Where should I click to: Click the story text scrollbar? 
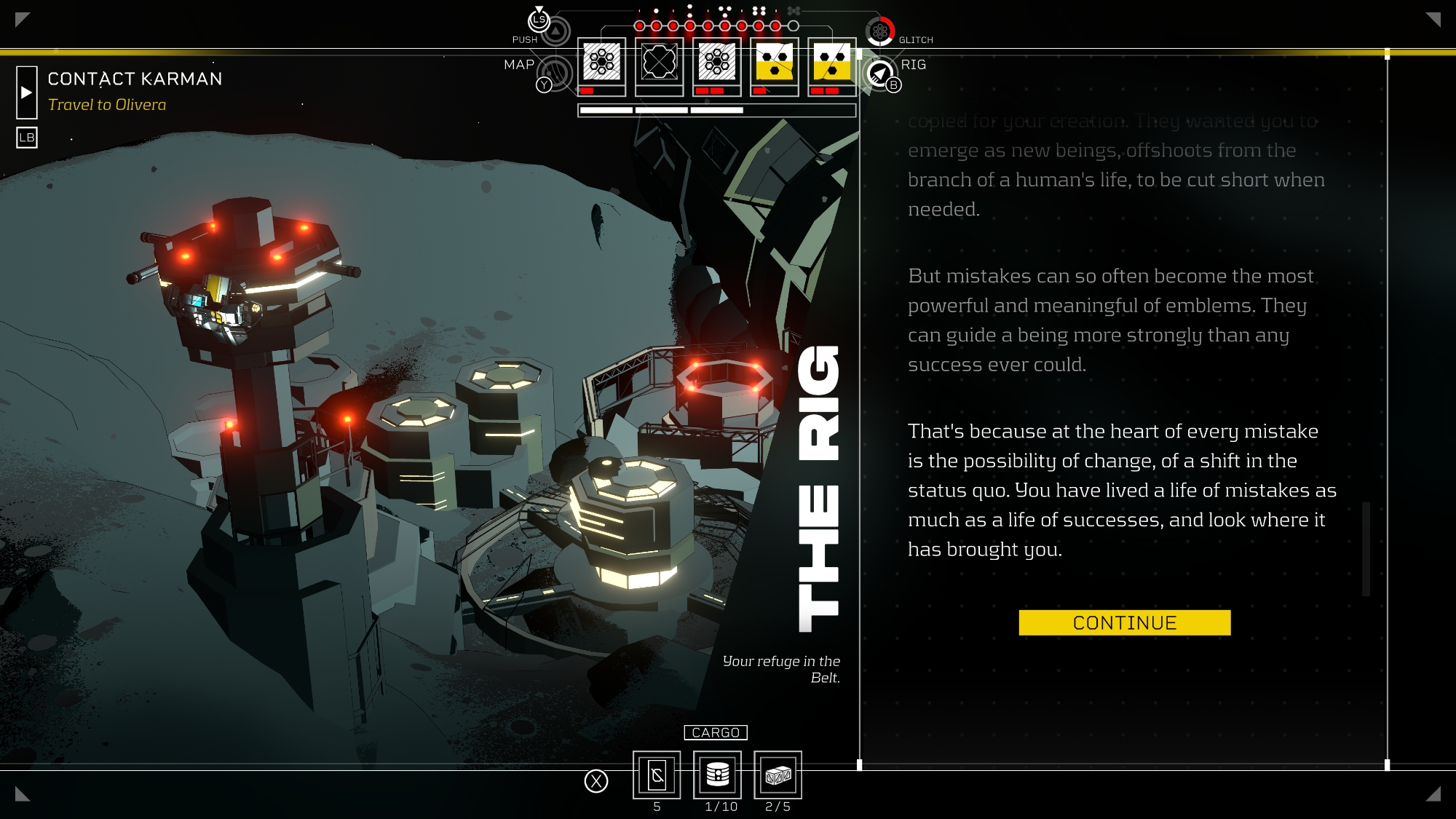point(1366,548)
